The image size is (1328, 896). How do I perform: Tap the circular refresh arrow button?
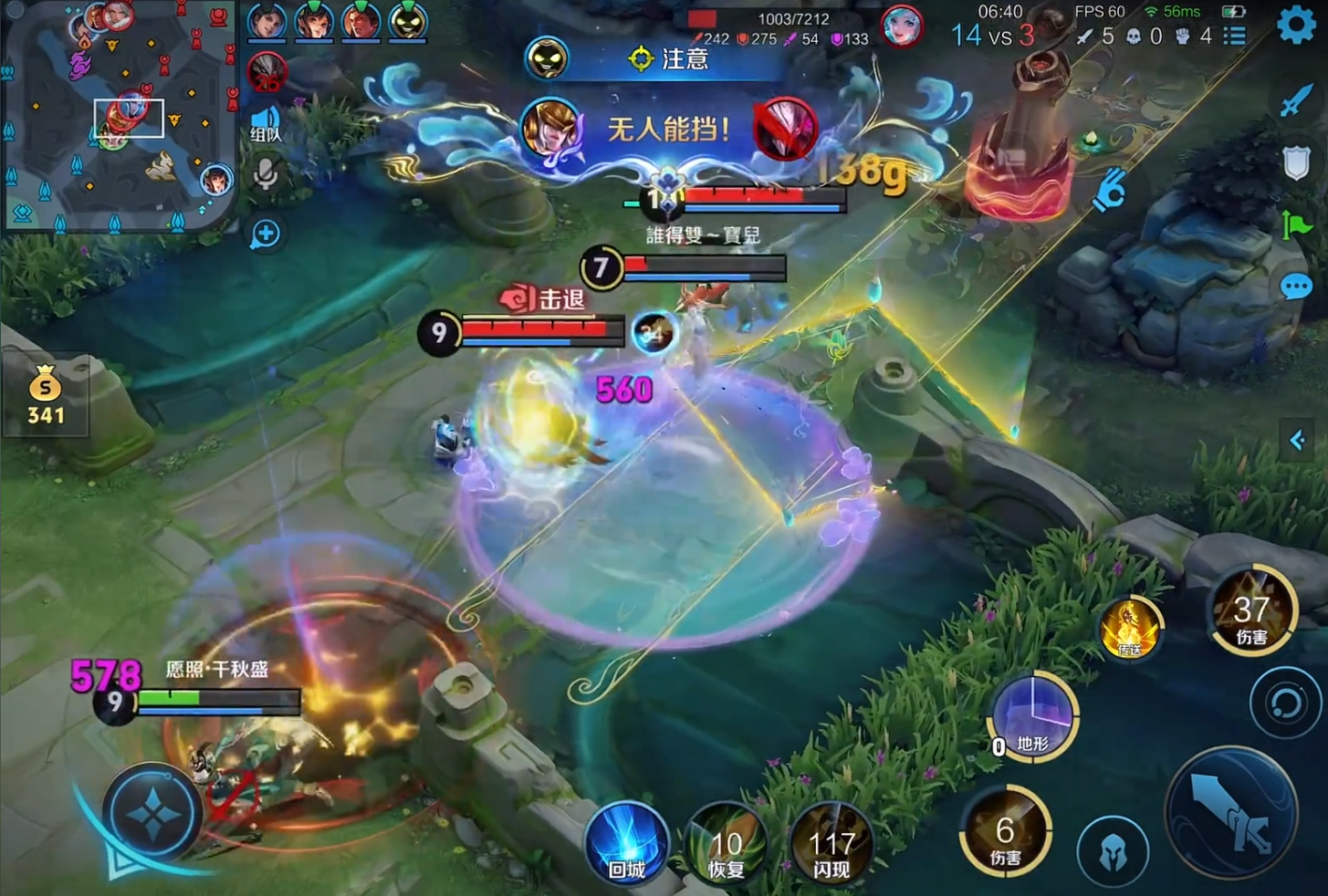[x=1285, y=703]
